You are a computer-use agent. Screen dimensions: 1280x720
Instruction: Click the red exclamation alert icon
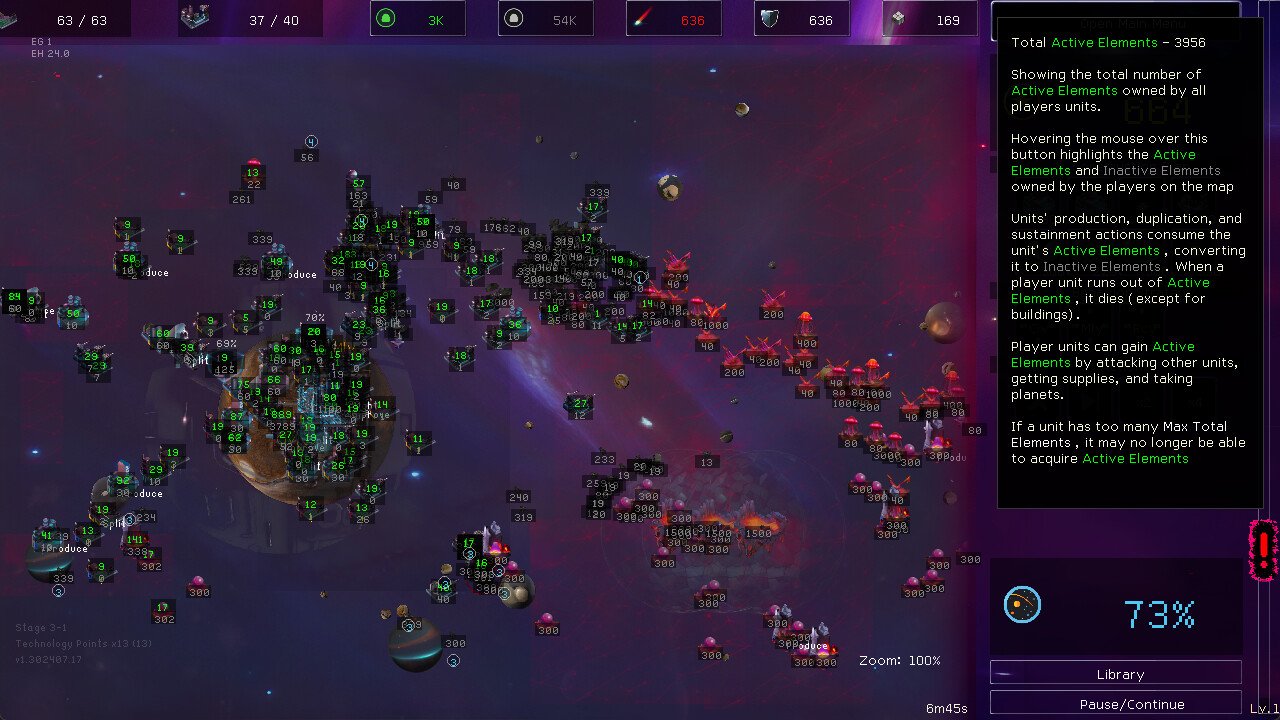[1264, 550]
